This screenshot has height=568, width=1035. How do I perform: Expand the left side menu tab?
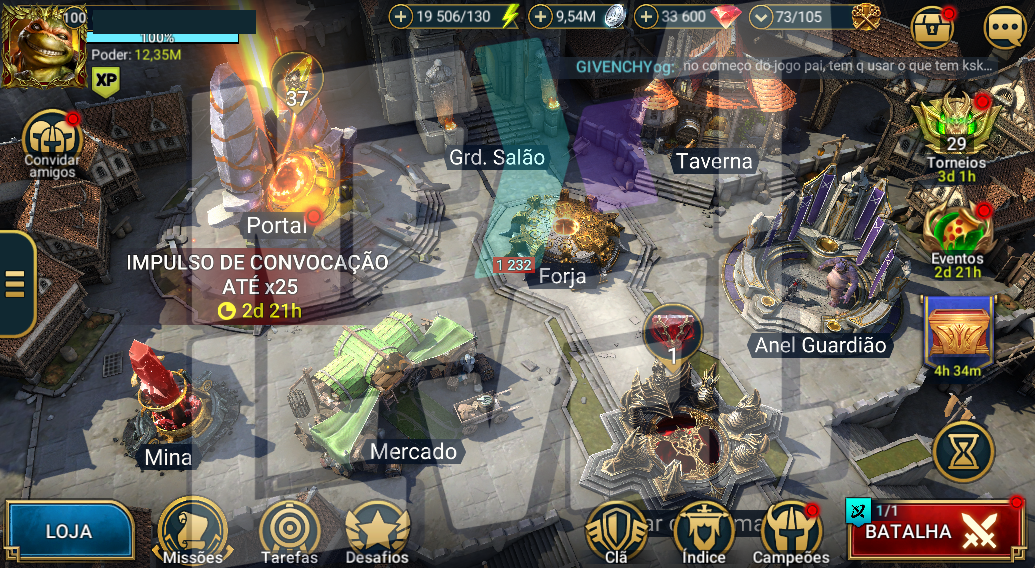16,284
